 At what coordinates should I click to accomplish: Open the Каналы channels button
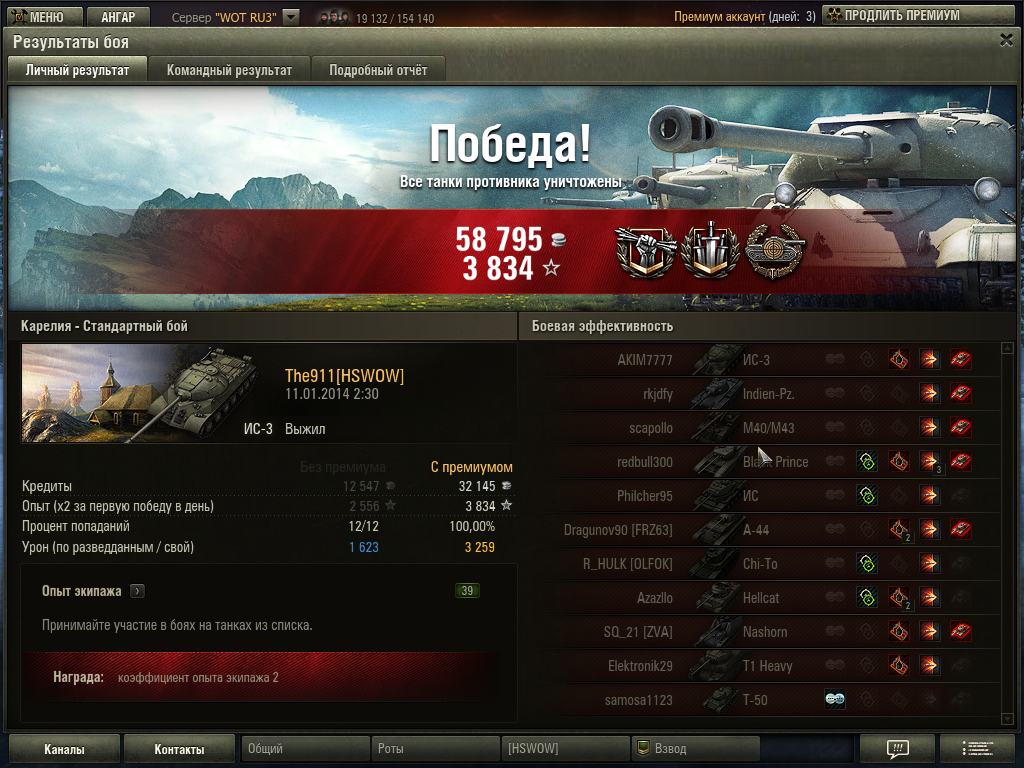point(64,749)
